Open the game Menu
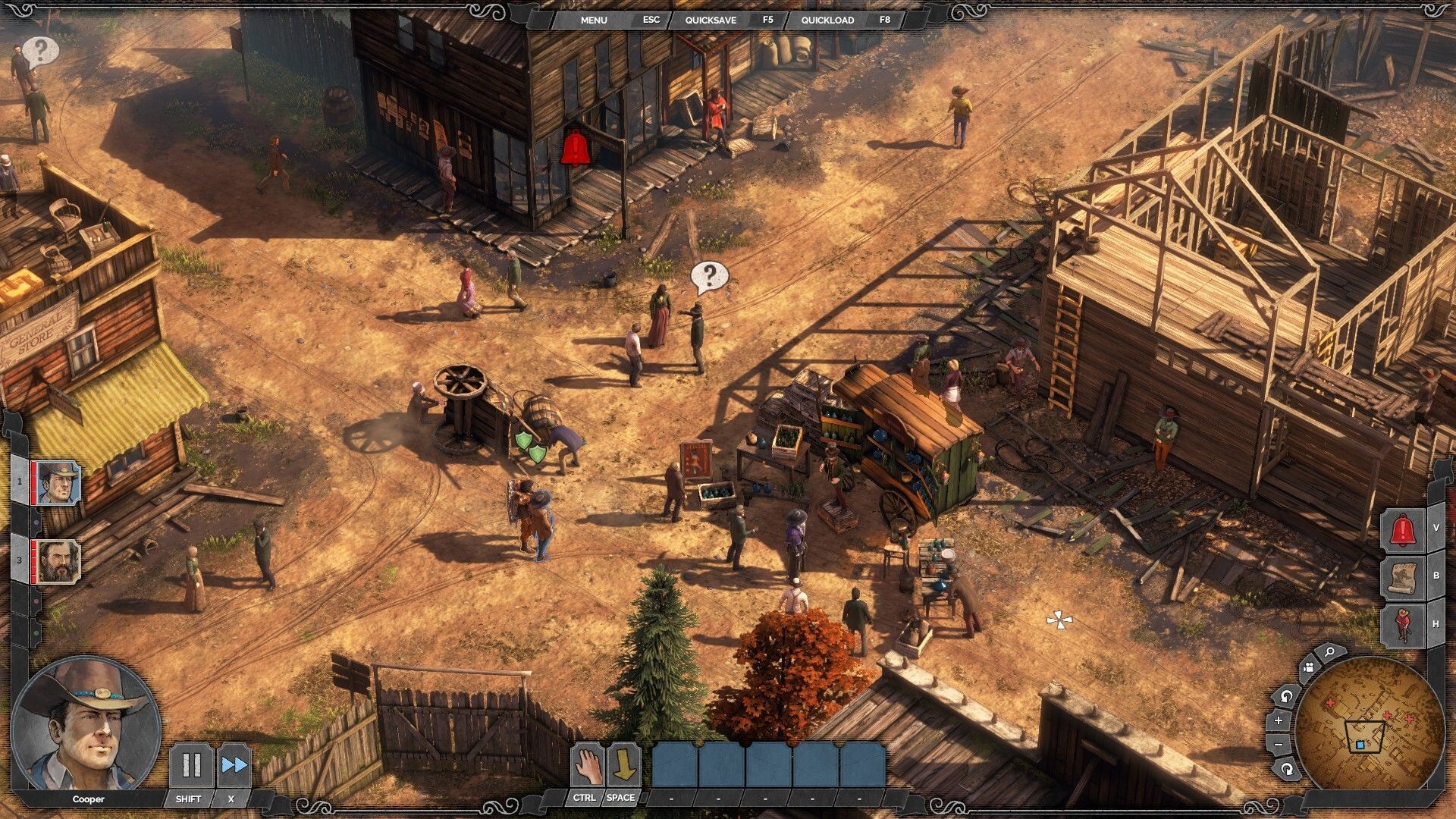Viewport: 1456px width, 819px height. [x=594, y=20]
